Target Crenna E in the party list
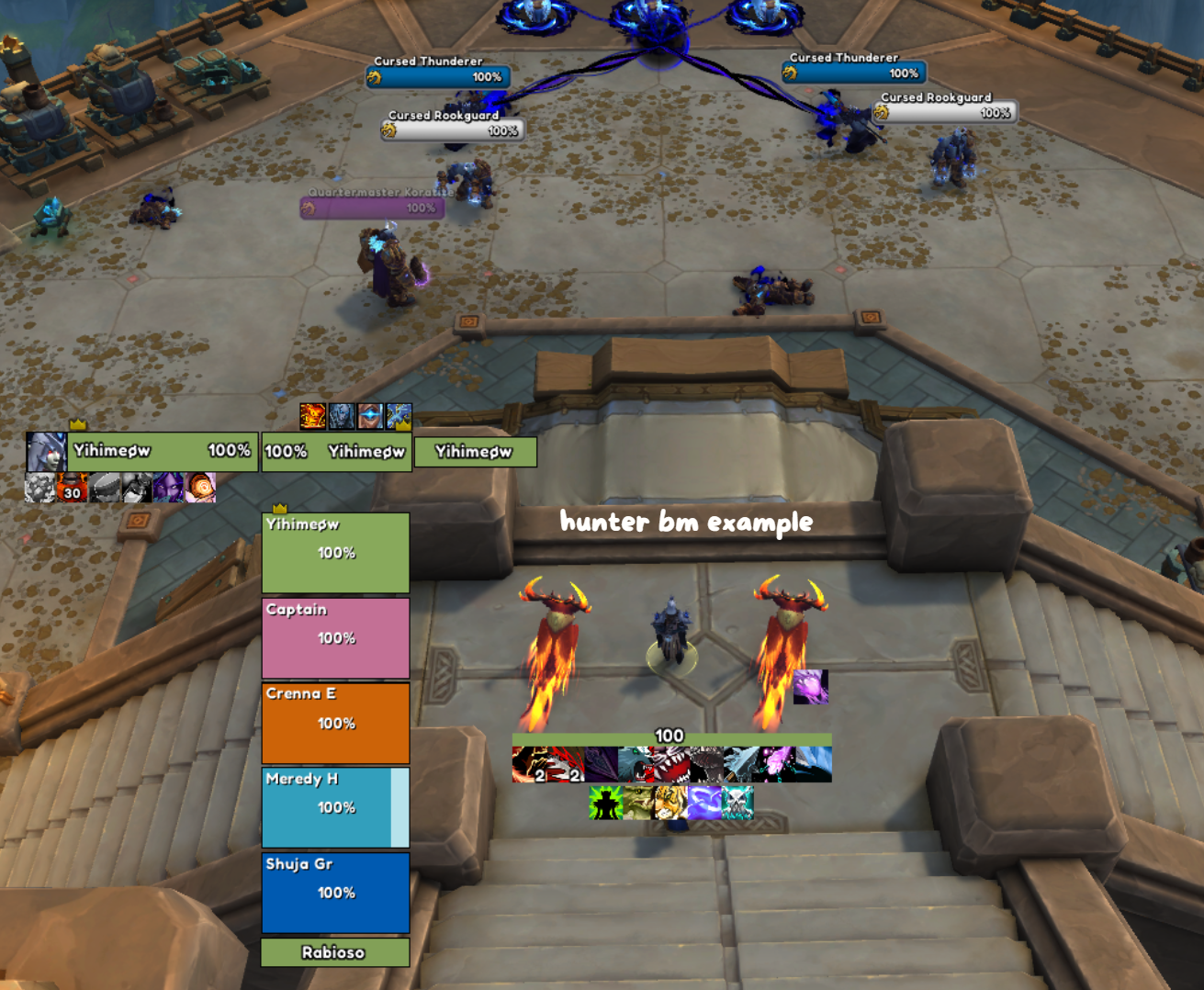The width and height of the screenshot is (1204, 990). [335, 723]
